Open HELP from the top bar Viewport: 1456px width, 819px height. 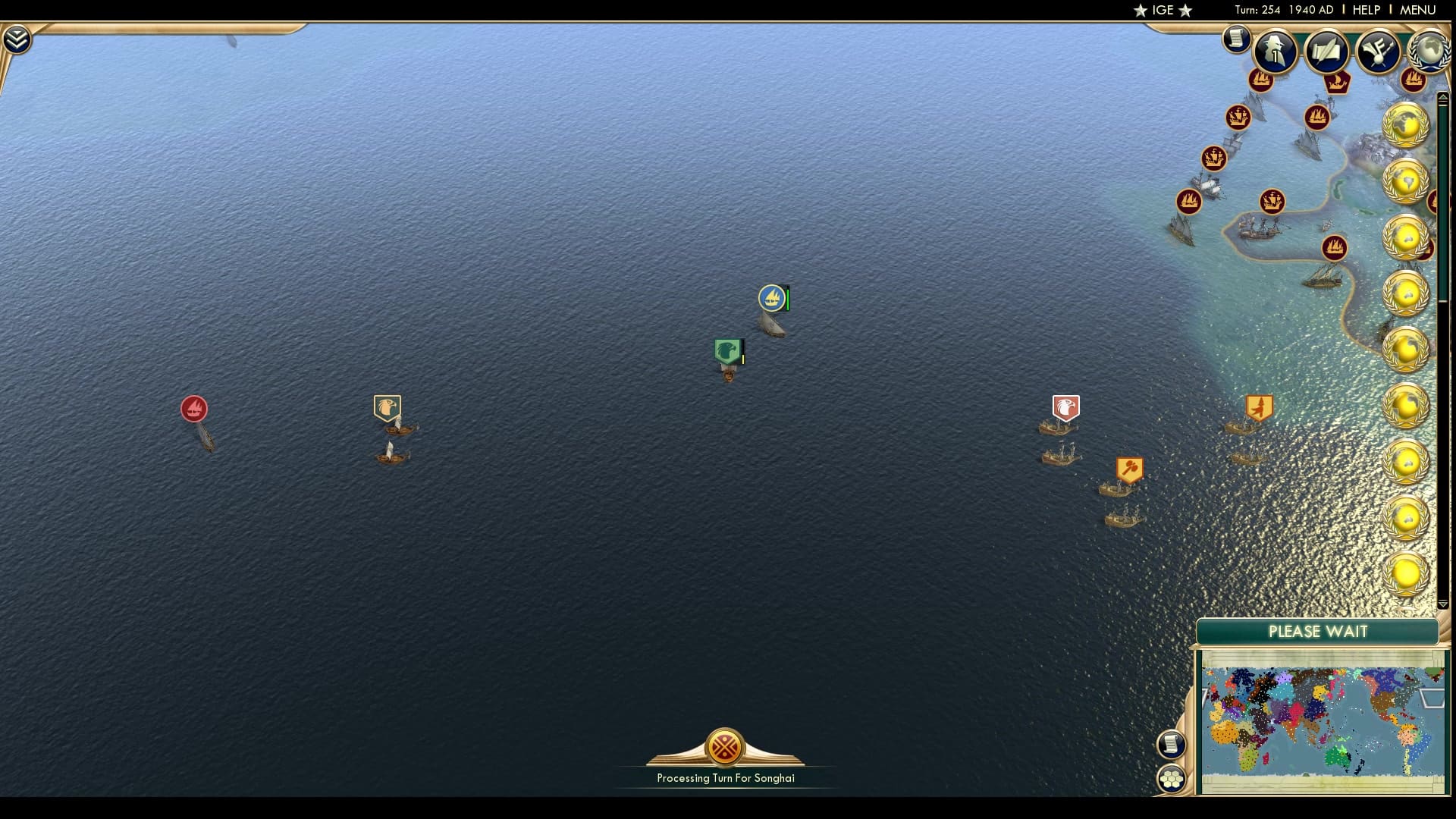[x=1365, y=10]
